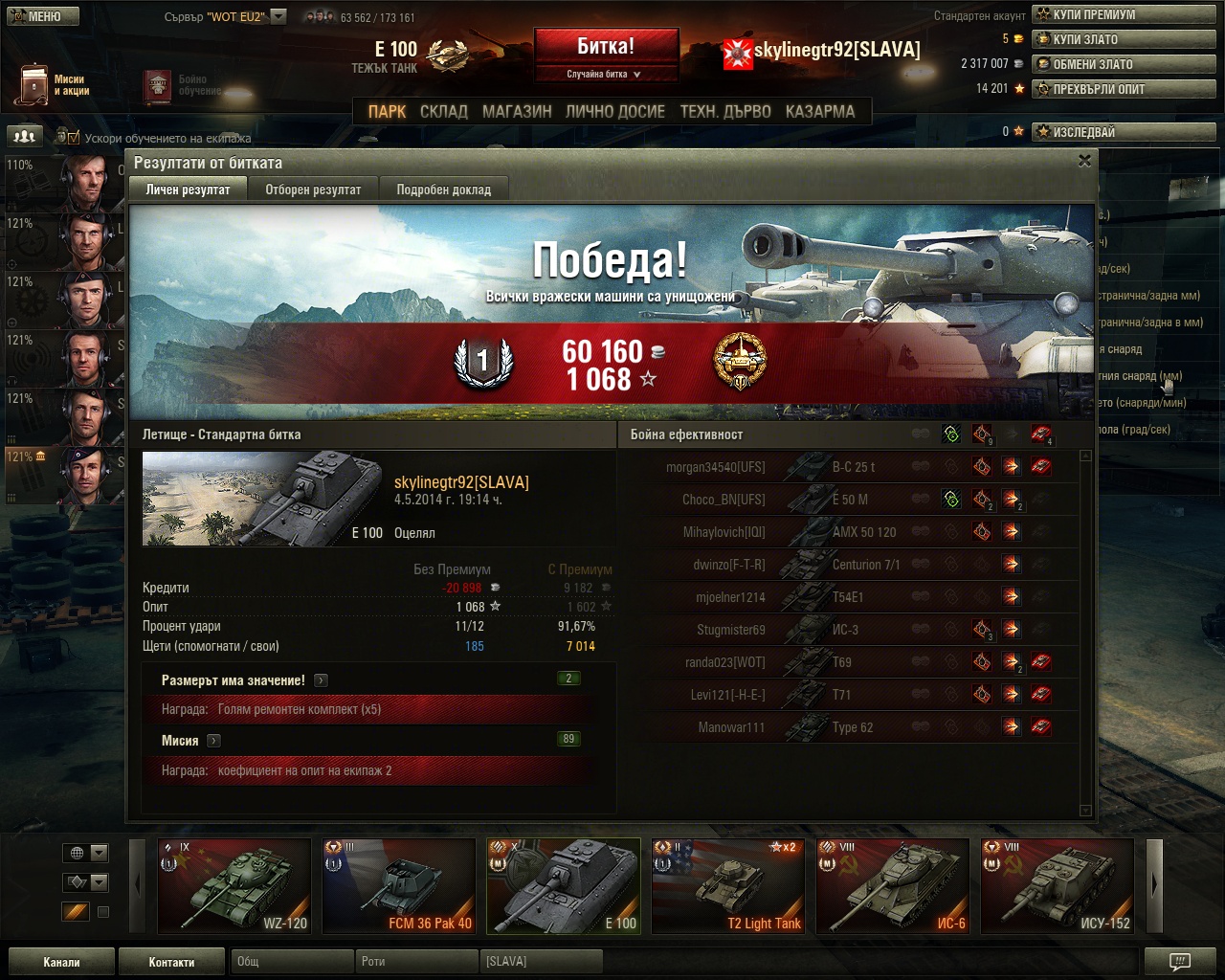Viewport: 1225px width, 980px height.
Task: Open the ТЕХН. ДЪРВО tech tree
Action: [724, 111]
